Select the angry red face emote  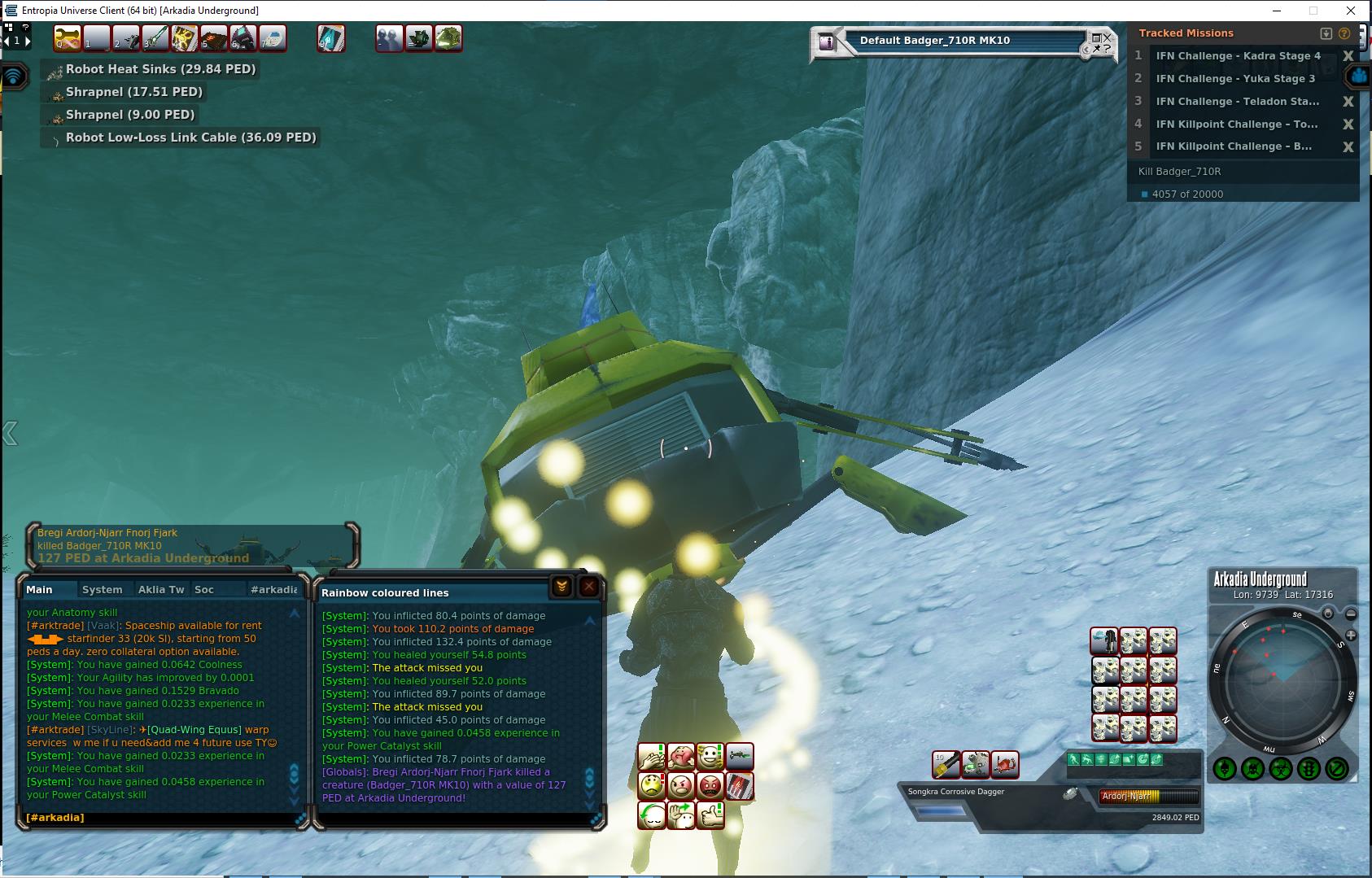710,786
